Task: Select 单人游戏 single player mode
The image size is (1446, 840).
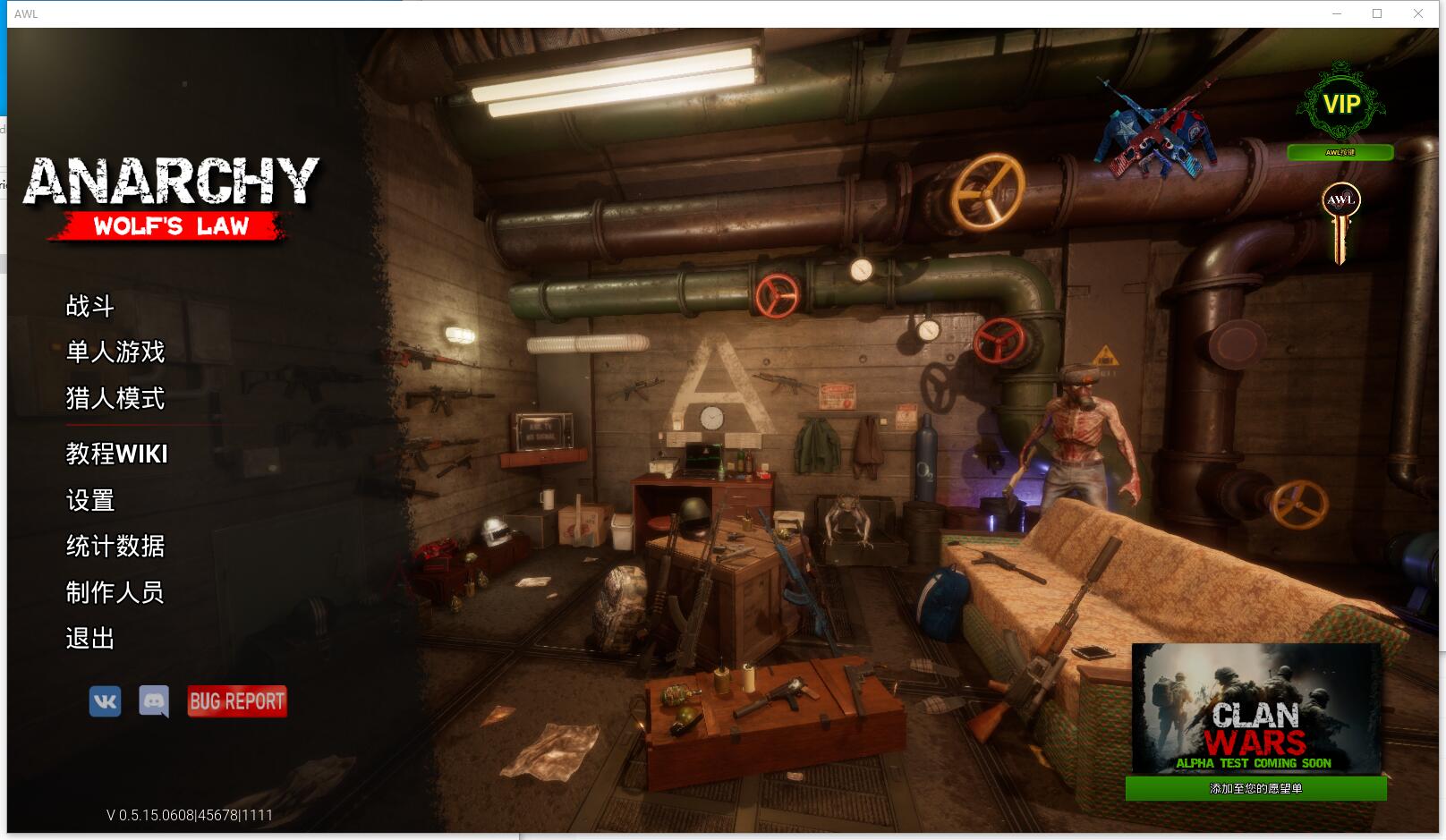Action: coord(115,352)
